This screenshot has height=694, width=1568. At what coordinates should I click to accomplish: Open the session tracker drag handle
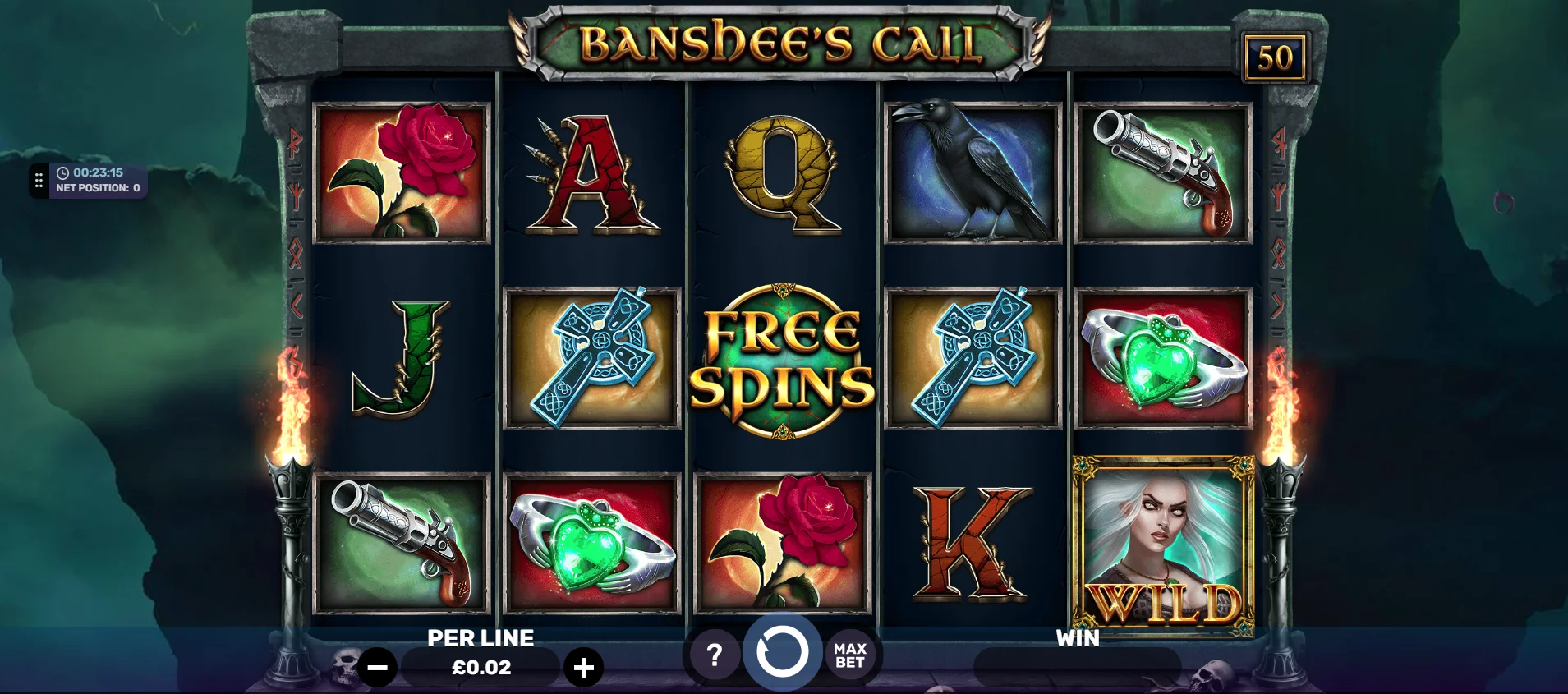[x=38, y=180]
